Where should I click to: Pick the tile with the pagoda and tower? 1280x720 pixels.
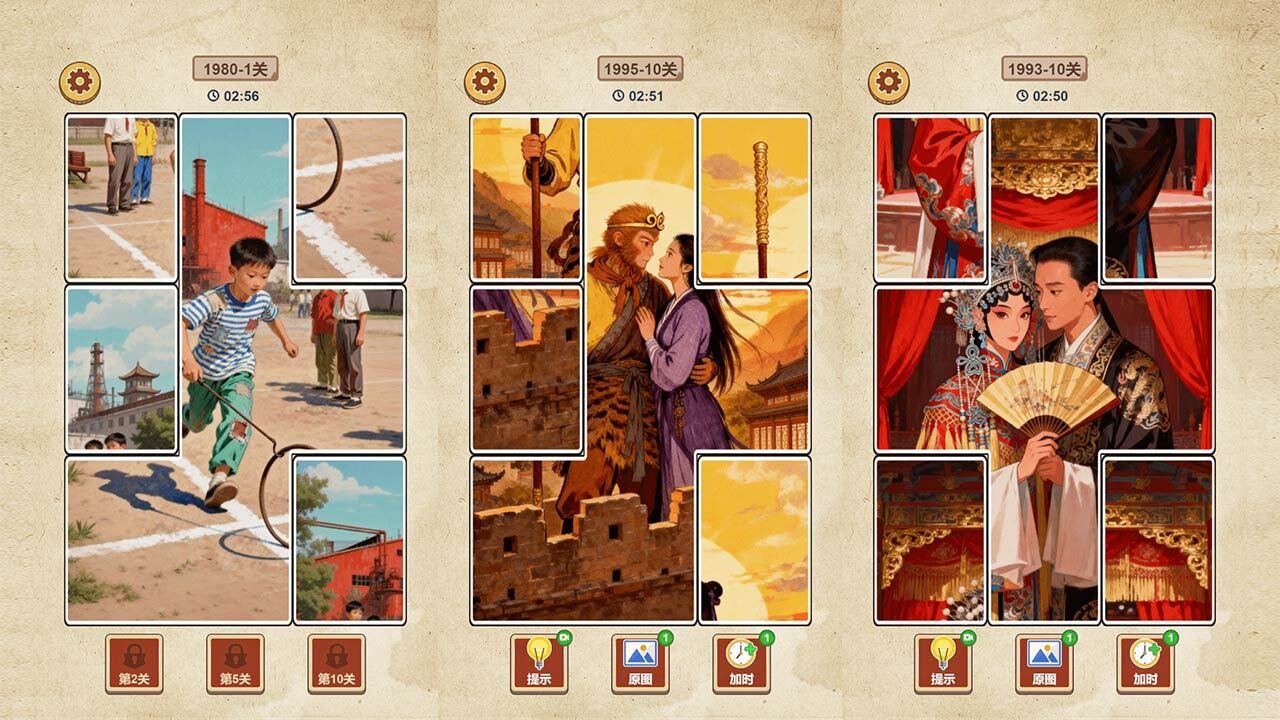pos(121,368)
